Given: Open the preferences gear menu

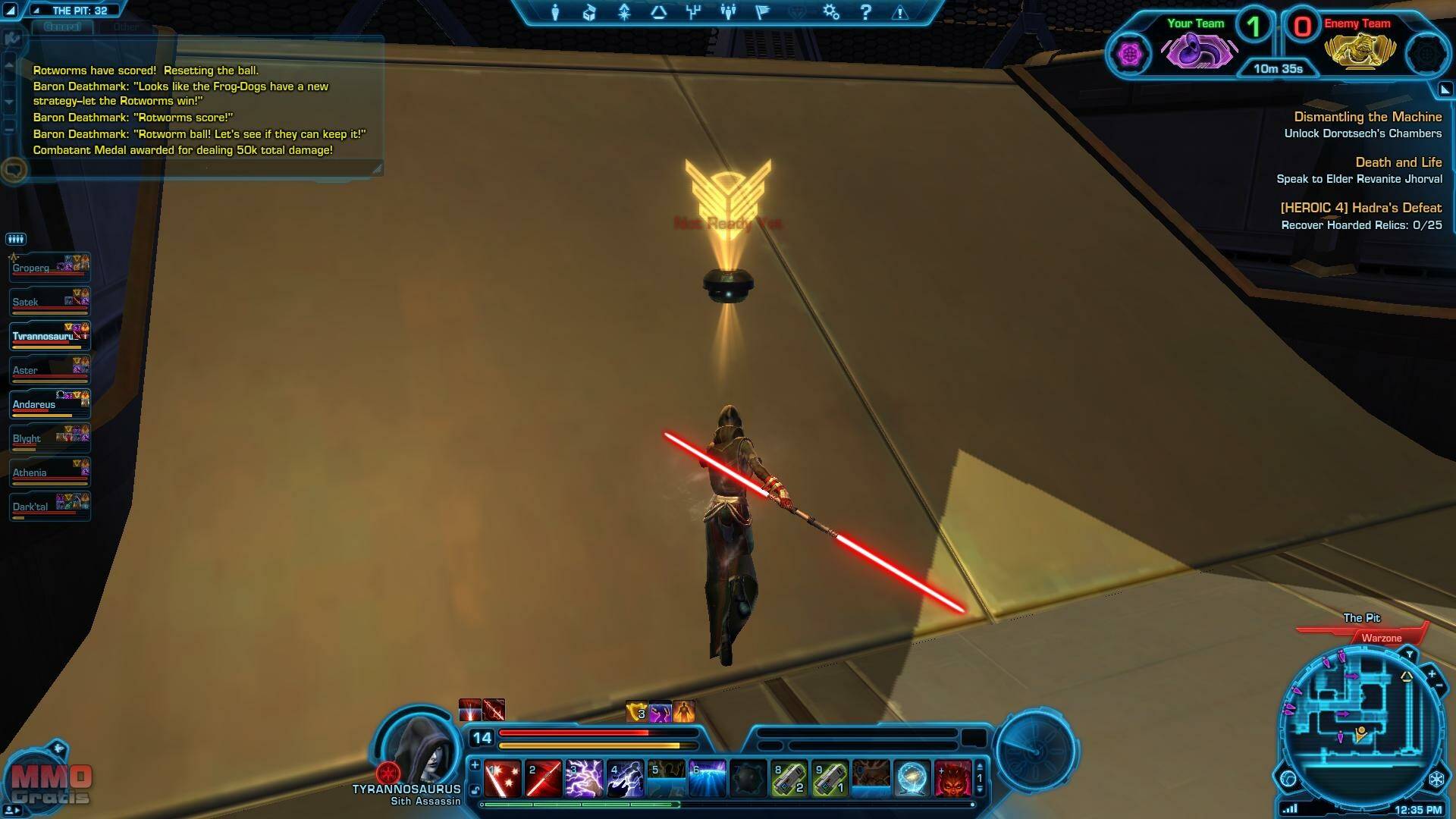Looking at the screenshot, I should coord(831,12).
